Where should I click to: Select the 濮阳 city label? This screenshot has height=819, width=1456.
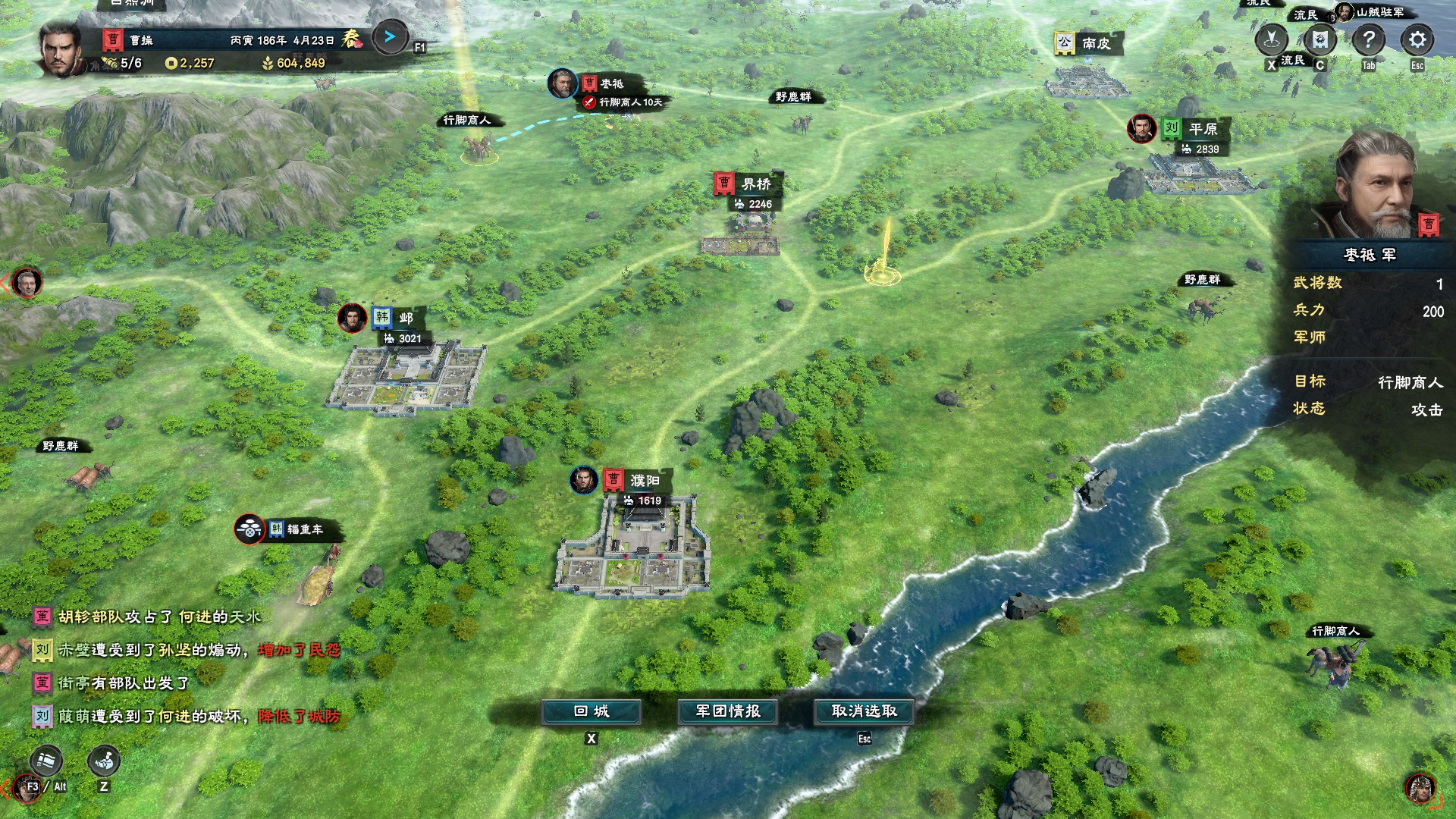(644, 481)
